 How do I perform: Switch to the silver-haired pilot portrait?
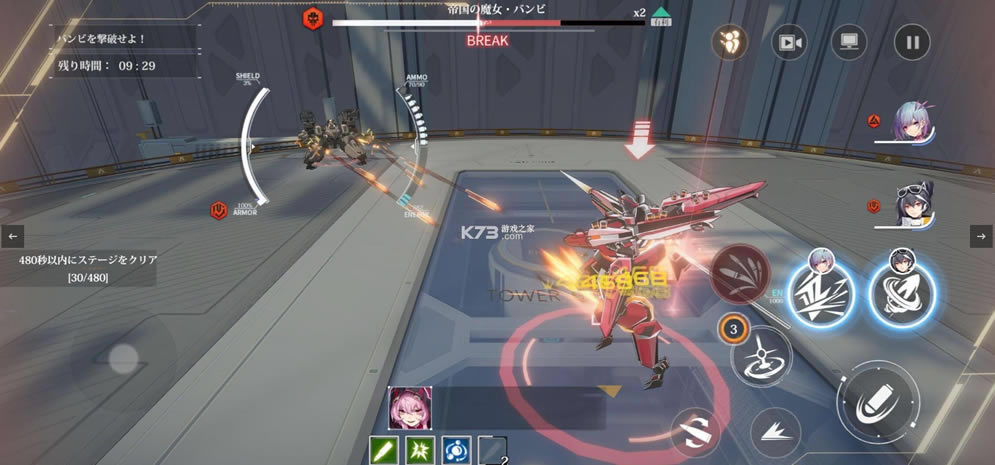(913, 124)
